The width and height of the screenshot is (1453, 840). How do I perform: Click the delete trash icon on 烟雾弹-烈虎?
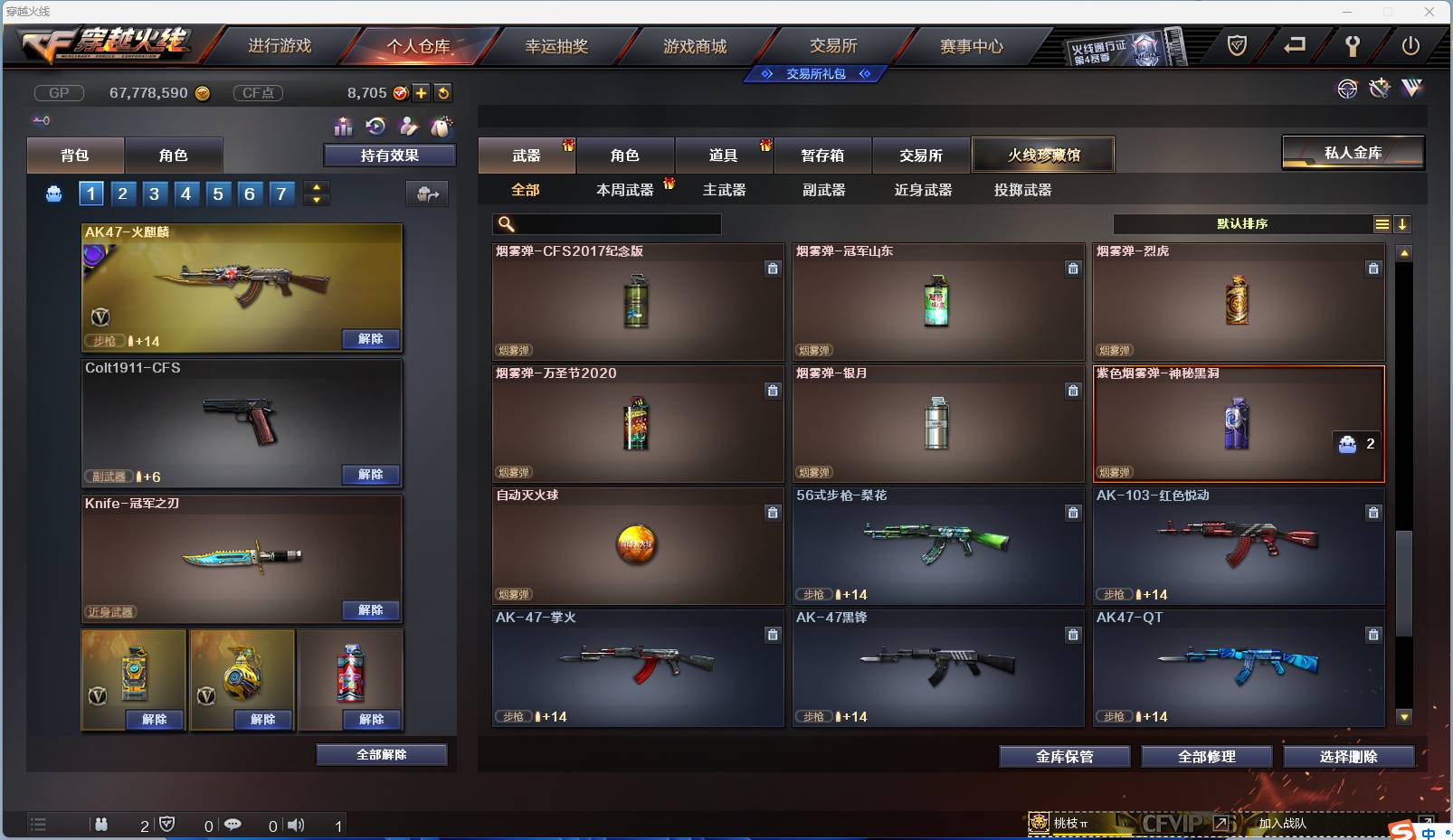[x=1373, y=269]
